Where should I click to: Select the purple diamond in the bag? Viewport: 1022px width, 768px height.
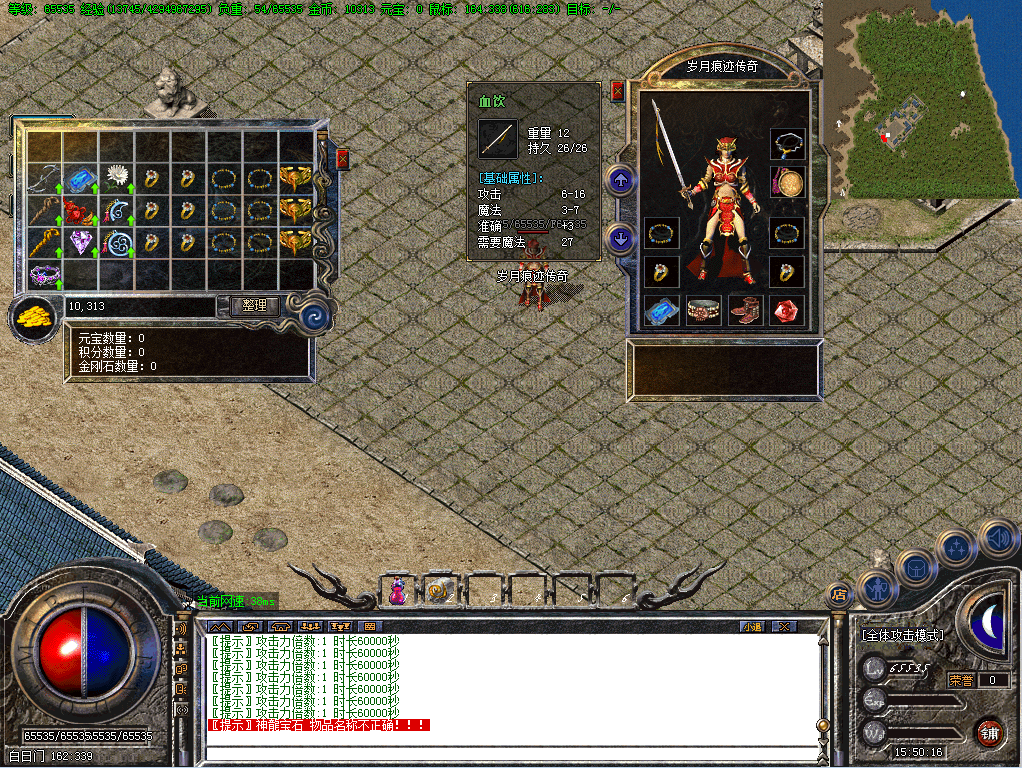coord(79,242)
